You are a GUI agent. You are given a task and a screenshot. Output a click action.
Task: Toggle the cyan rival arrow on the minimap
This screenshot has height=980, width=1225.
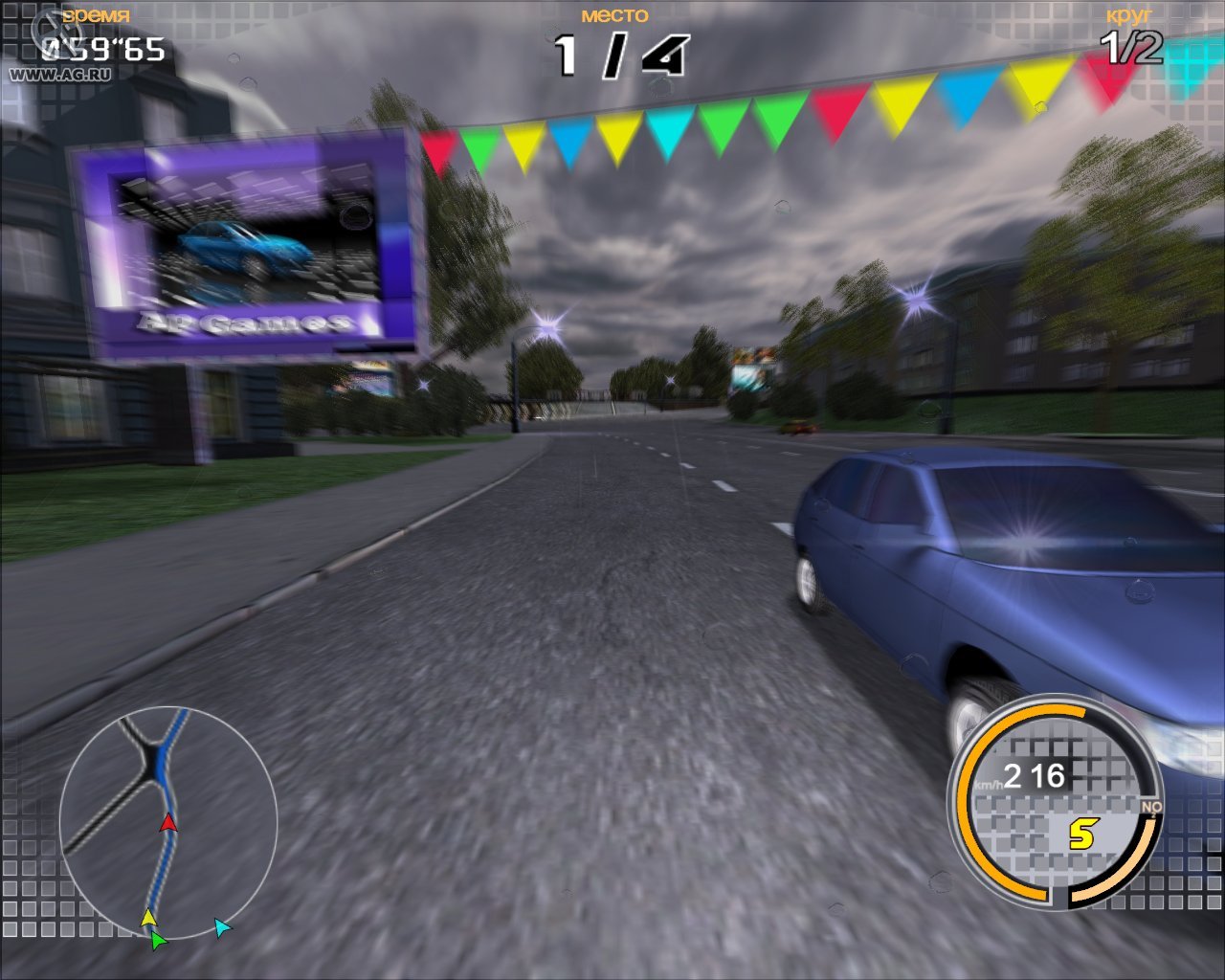click(222, 926)
